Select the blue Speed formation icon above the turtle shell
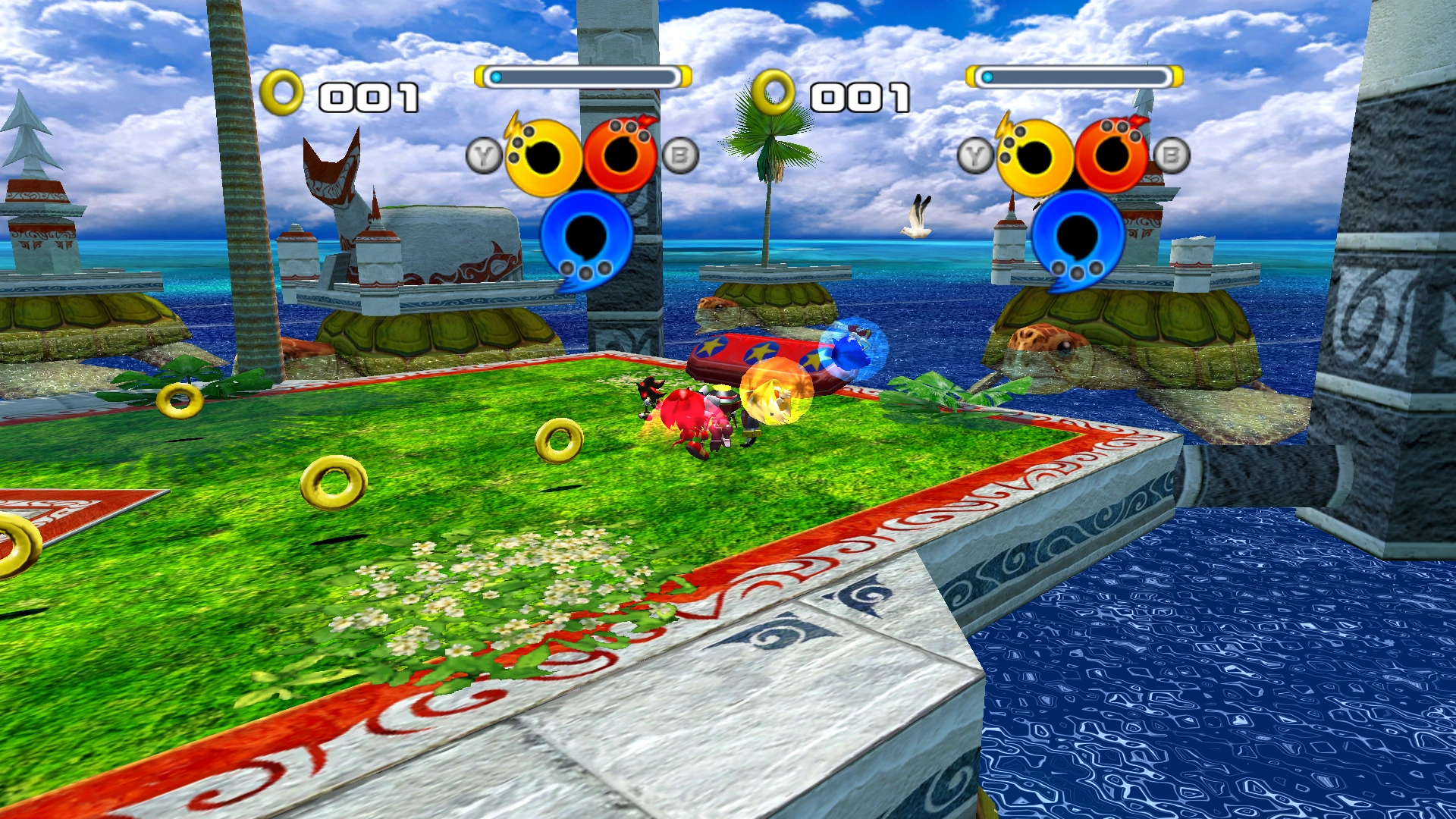Image resolution: width=1456 pixels, height=819 pixels. pos(1077,237)
